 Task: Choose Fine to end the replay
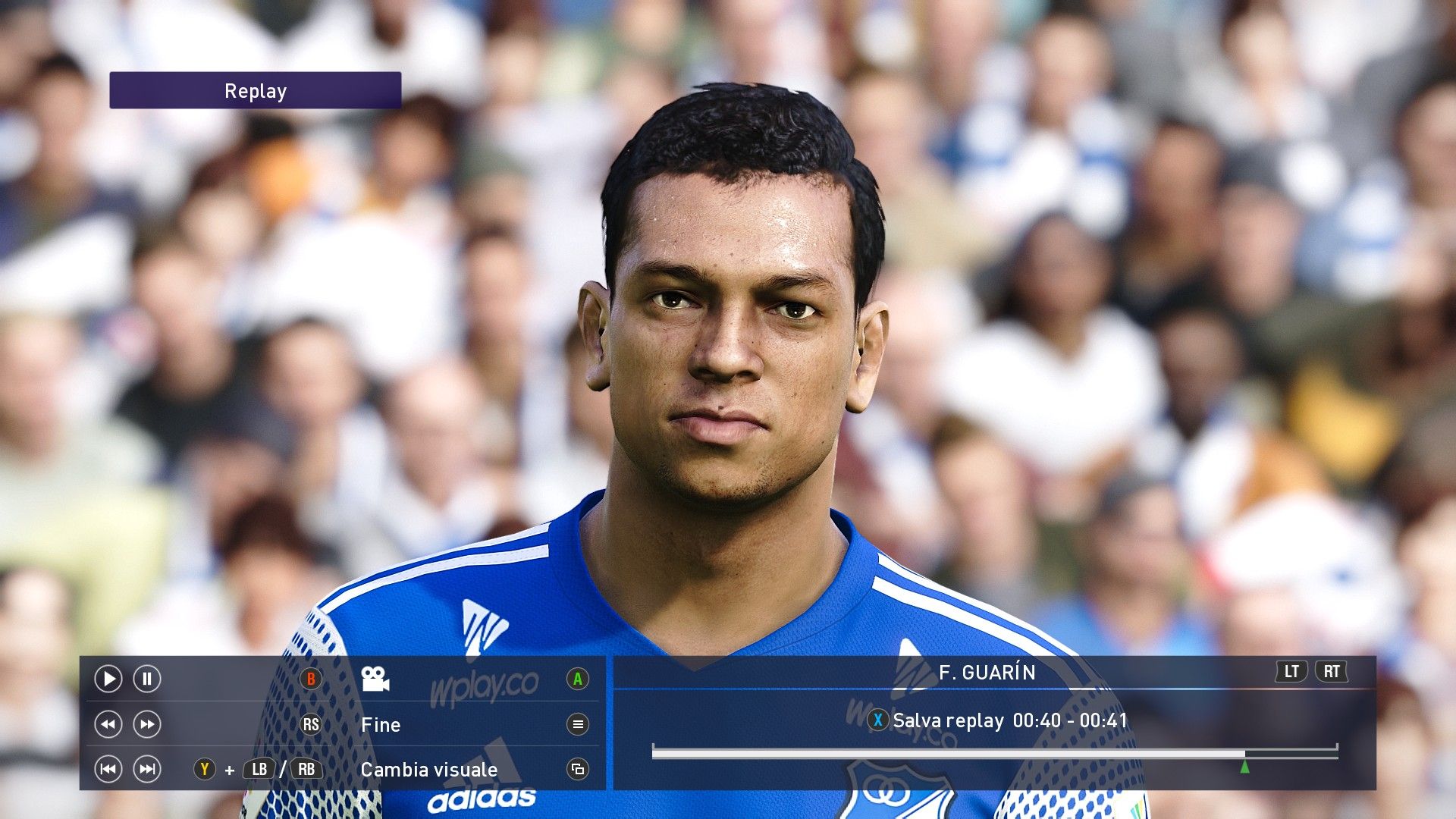[x=381, y=725]
